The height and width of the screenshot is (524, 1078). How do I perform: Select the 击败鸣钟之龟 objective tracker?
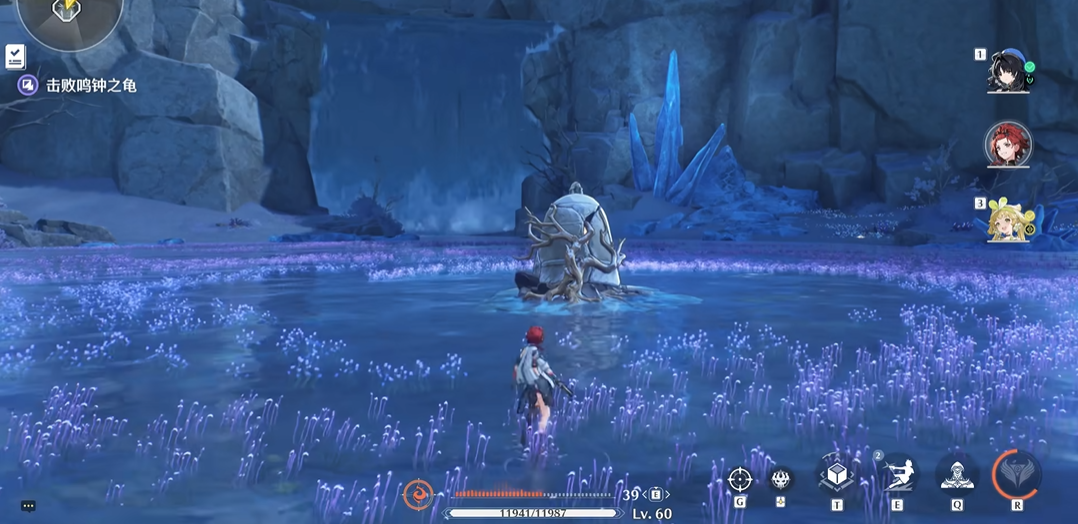[x=90, y=86]
